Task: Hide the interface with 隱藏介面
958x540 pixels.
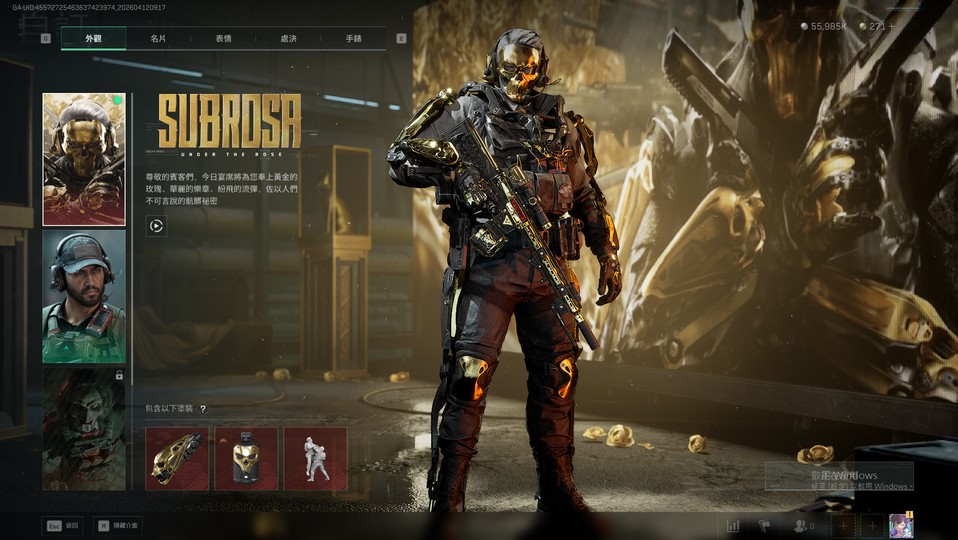Action: (x=118, y=525)
